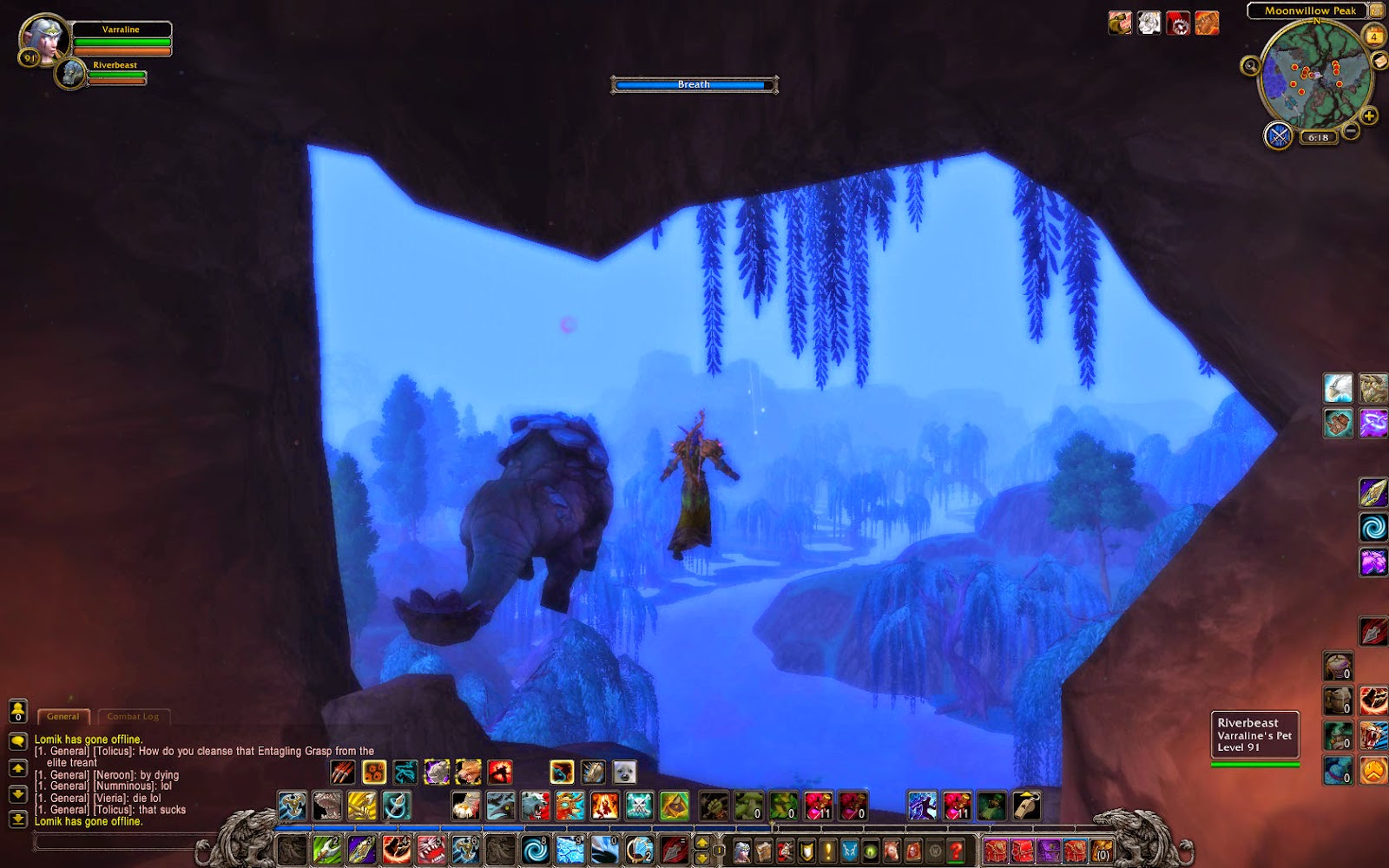Click the scroll-to-bottom arrow beside the chat

point(18,819)
